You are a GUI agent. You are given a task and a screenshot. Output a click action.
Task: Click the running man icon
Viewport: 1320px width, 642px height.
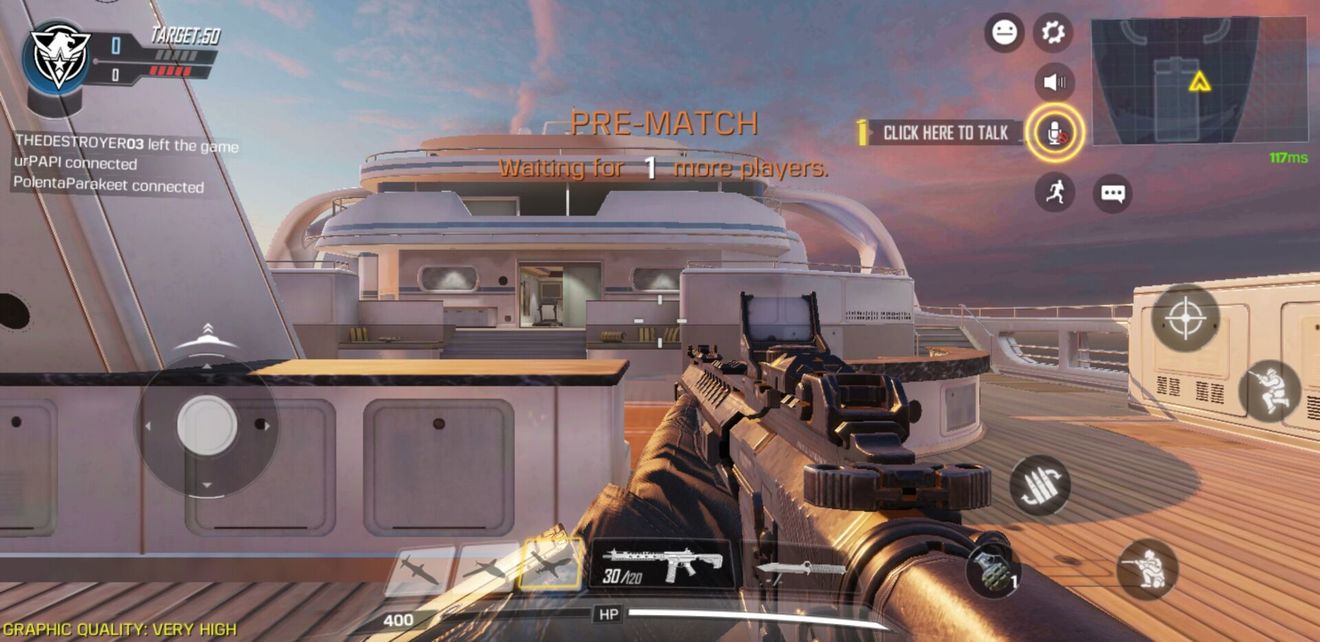click(x=1054, y=192)
